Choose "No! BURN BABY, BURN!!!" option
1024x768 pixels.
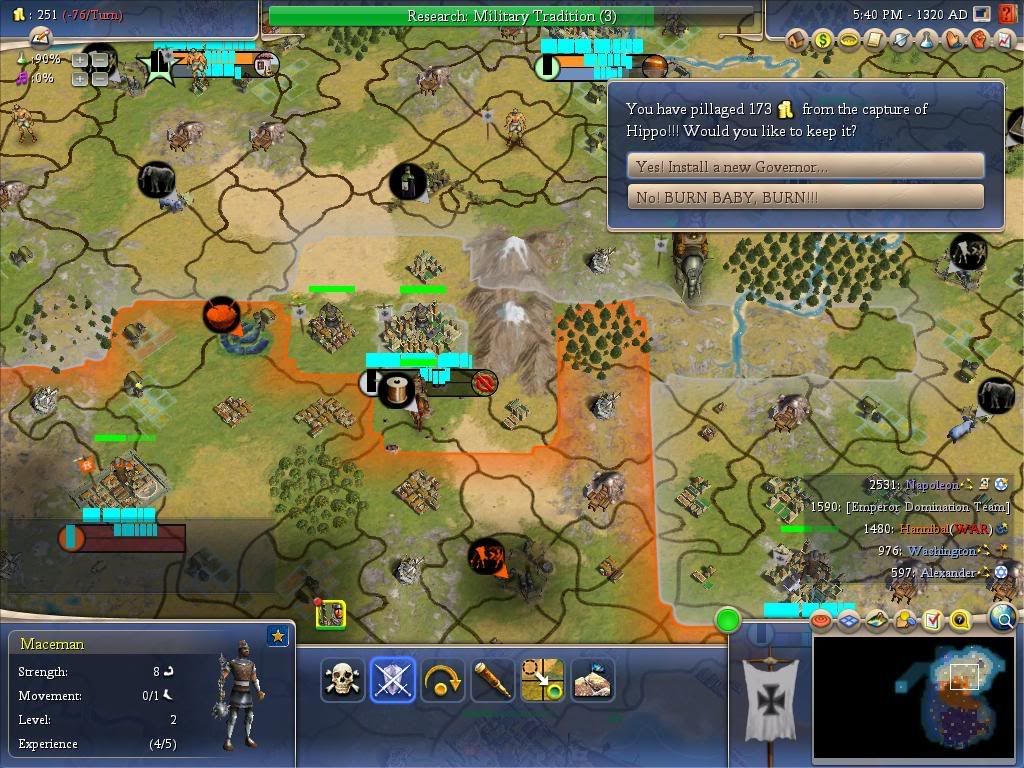pyautogui.click(x=805, y=197)
